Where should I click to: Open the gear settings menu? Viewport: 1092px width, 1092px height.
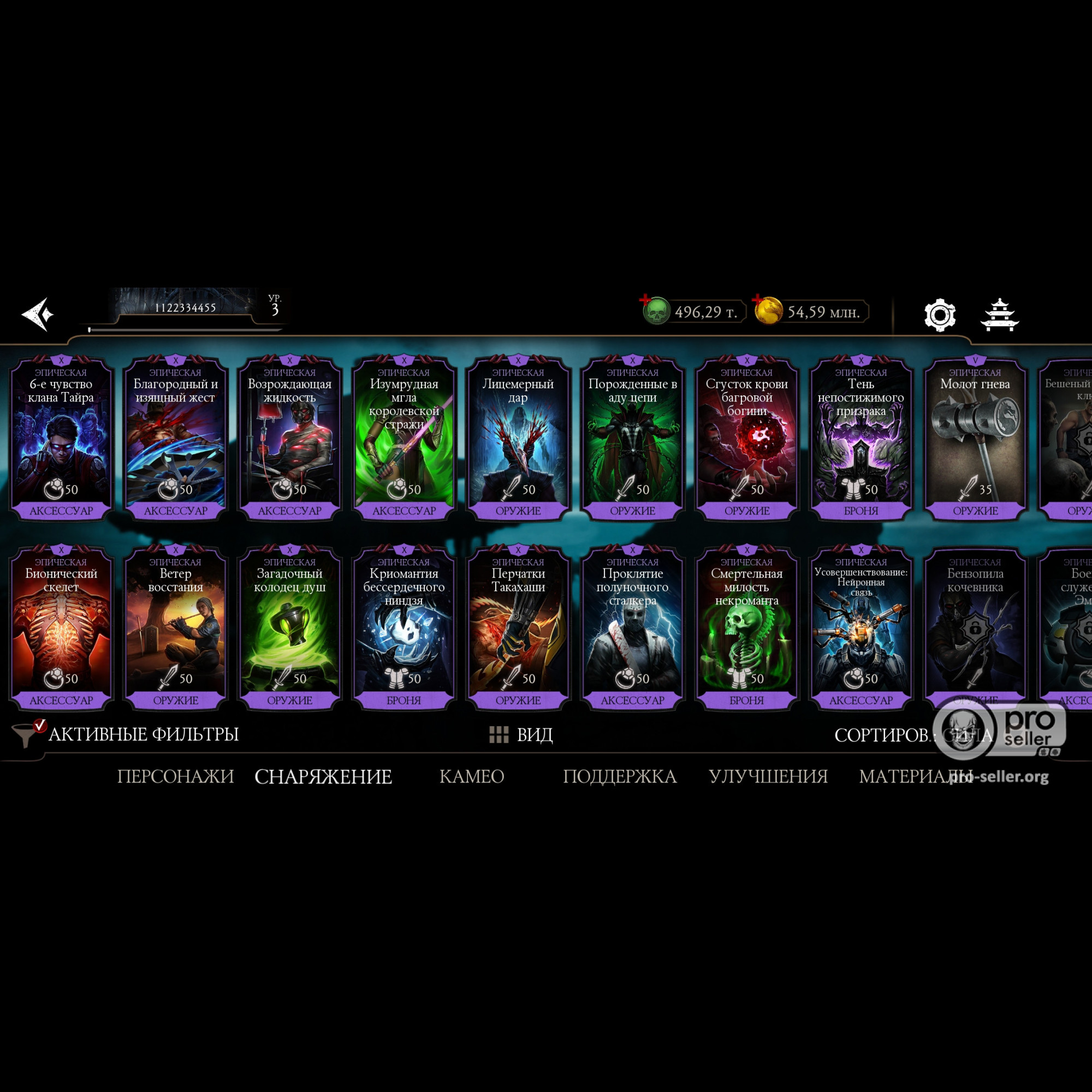click(x=939, y=315)
